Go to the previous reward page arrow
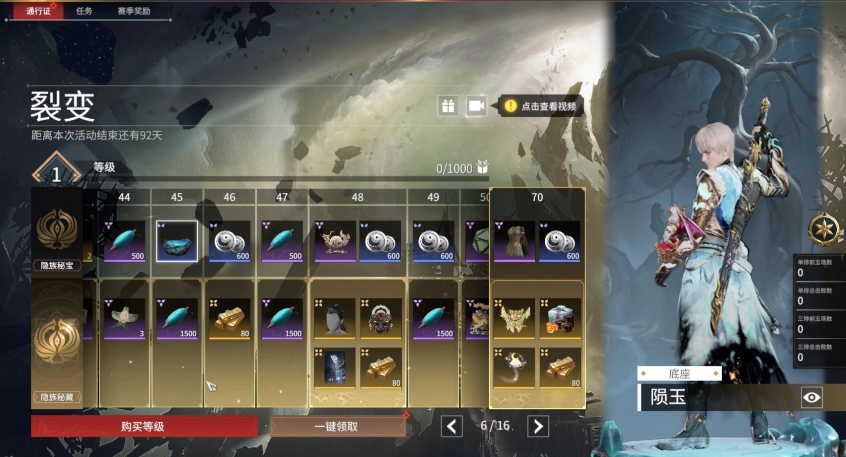Screen dimensions: 846x457 (x=452, y=427)
